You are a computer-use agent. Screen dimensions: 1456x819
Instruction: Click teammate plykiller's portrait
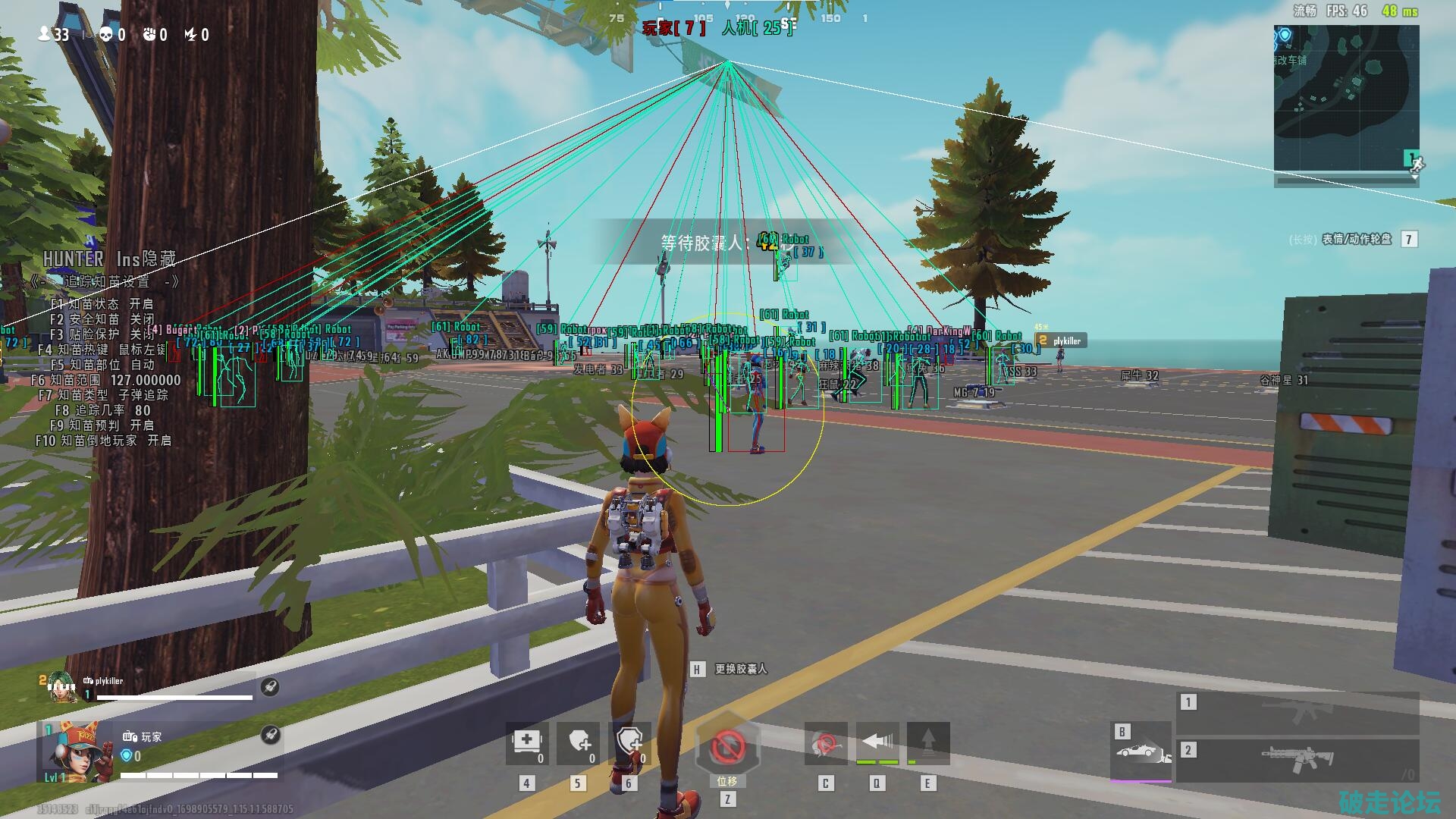point(61,687)
